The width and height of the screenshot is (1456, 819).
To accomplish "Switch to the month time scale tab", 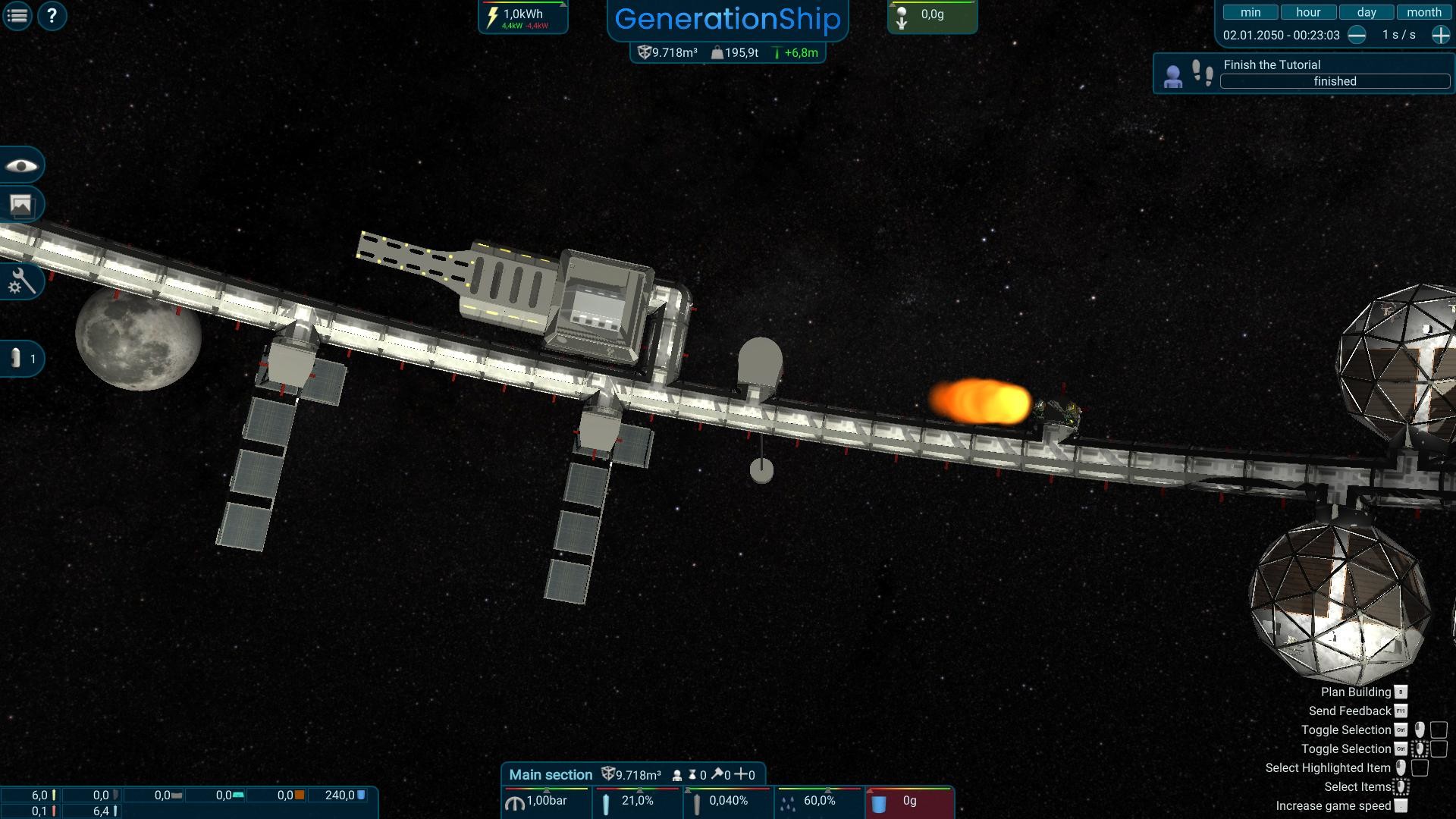I will (1423, 11).
